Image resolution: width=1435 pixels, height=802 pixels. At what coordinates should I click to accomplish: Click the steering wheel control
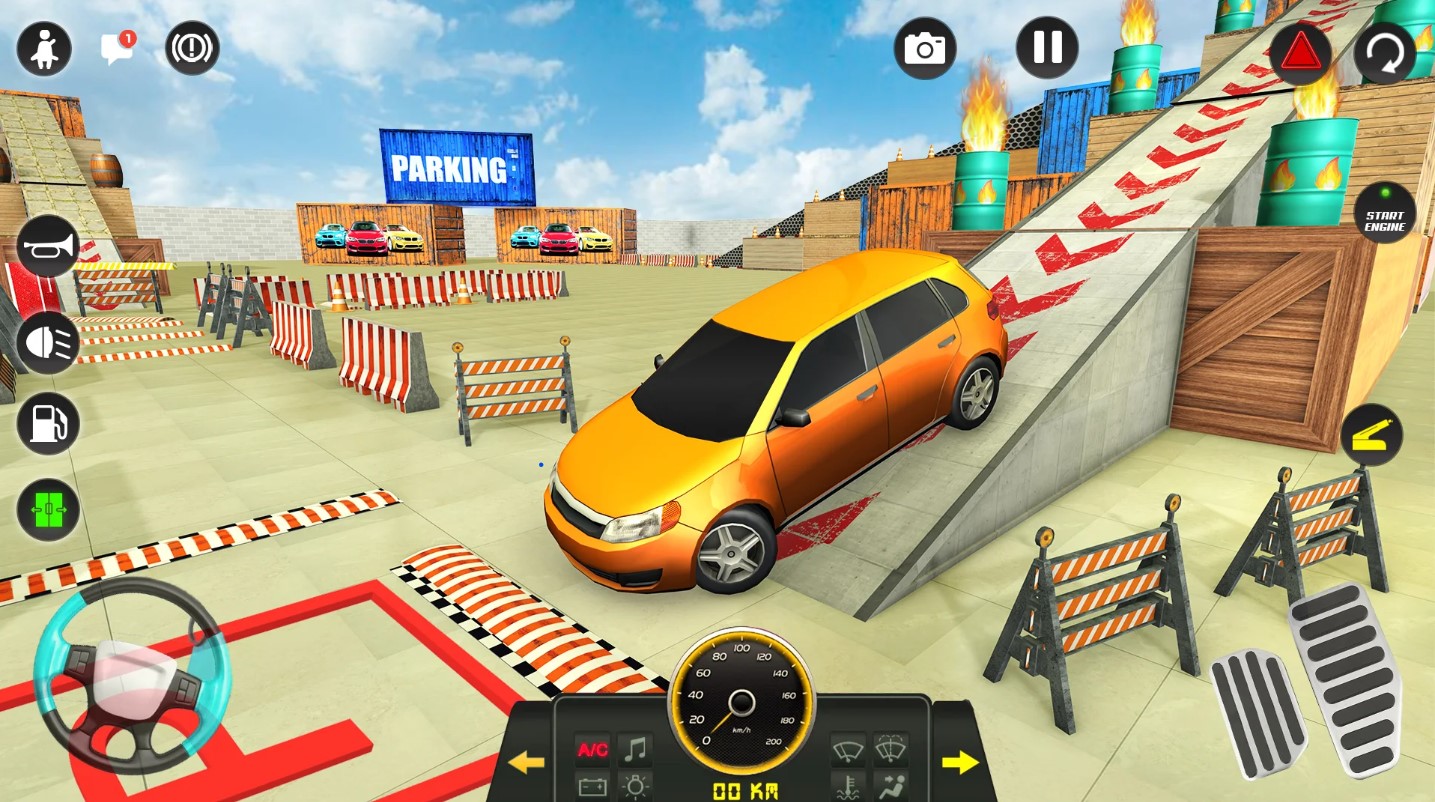tap(132, 674)
